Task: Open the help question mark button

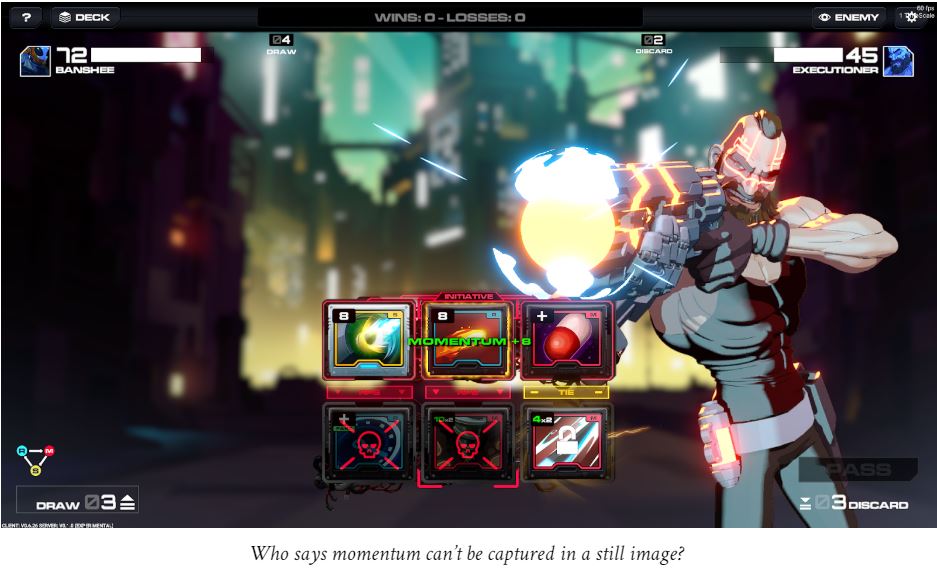Action: pyautogui.click(x=26, y=17)
